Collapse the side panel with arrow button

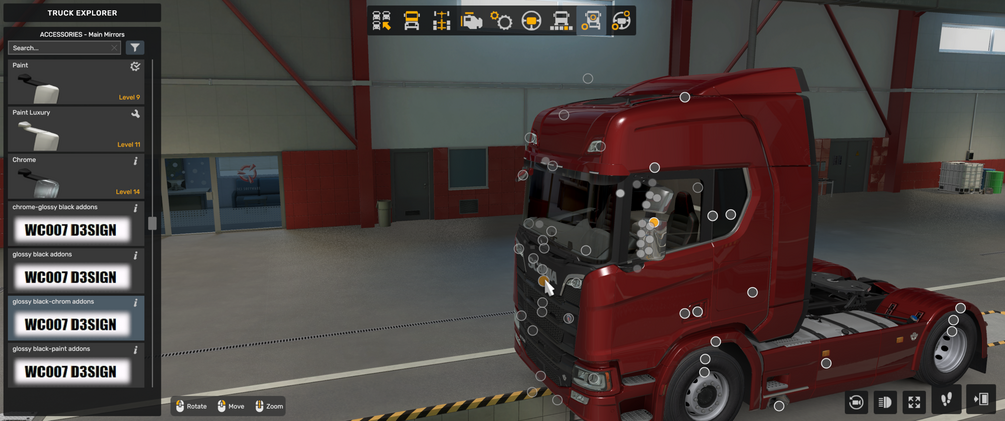click(980, 400)
